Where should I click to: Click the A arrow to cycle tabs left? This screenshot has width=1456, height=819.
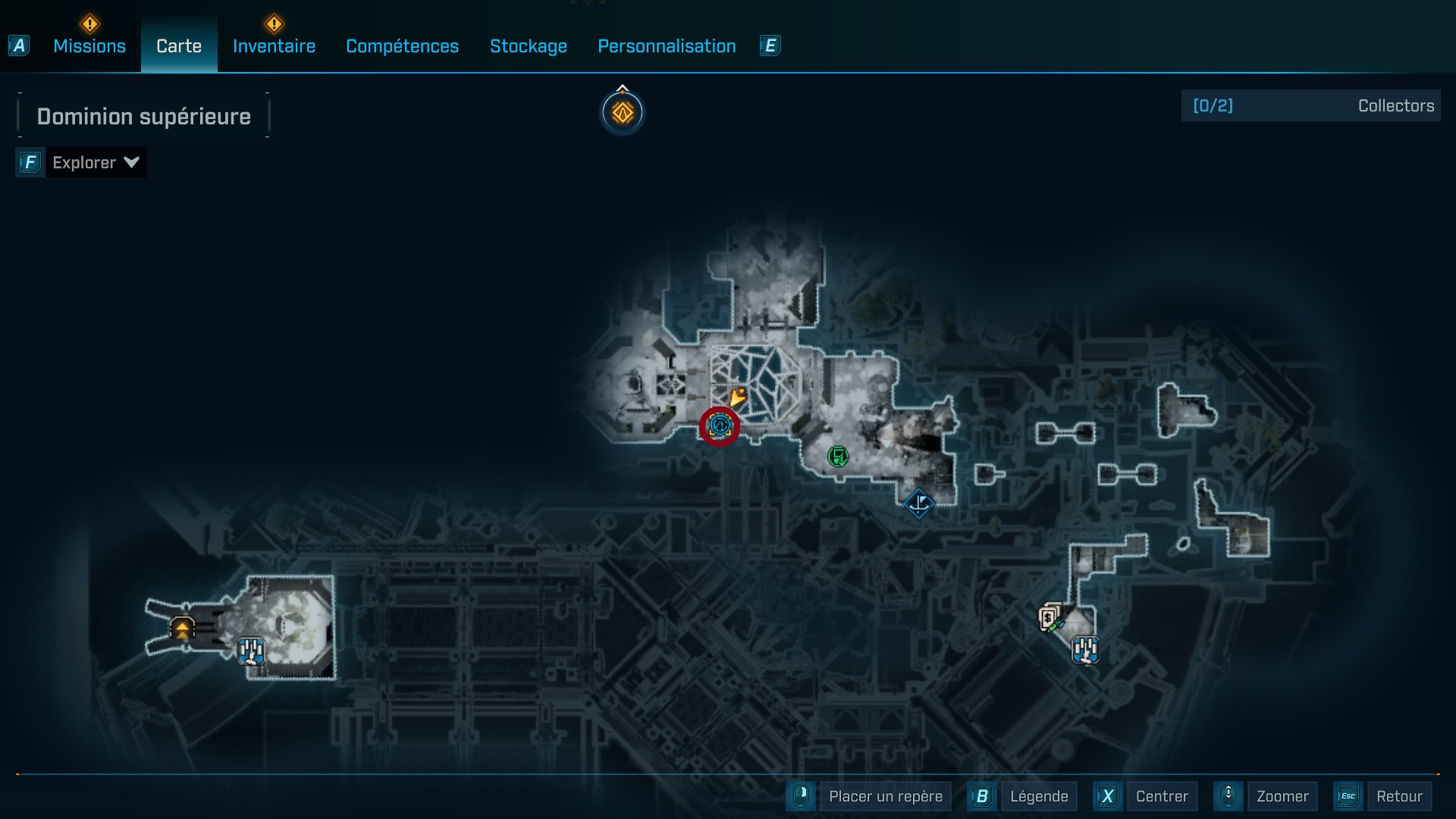(18, 45)
